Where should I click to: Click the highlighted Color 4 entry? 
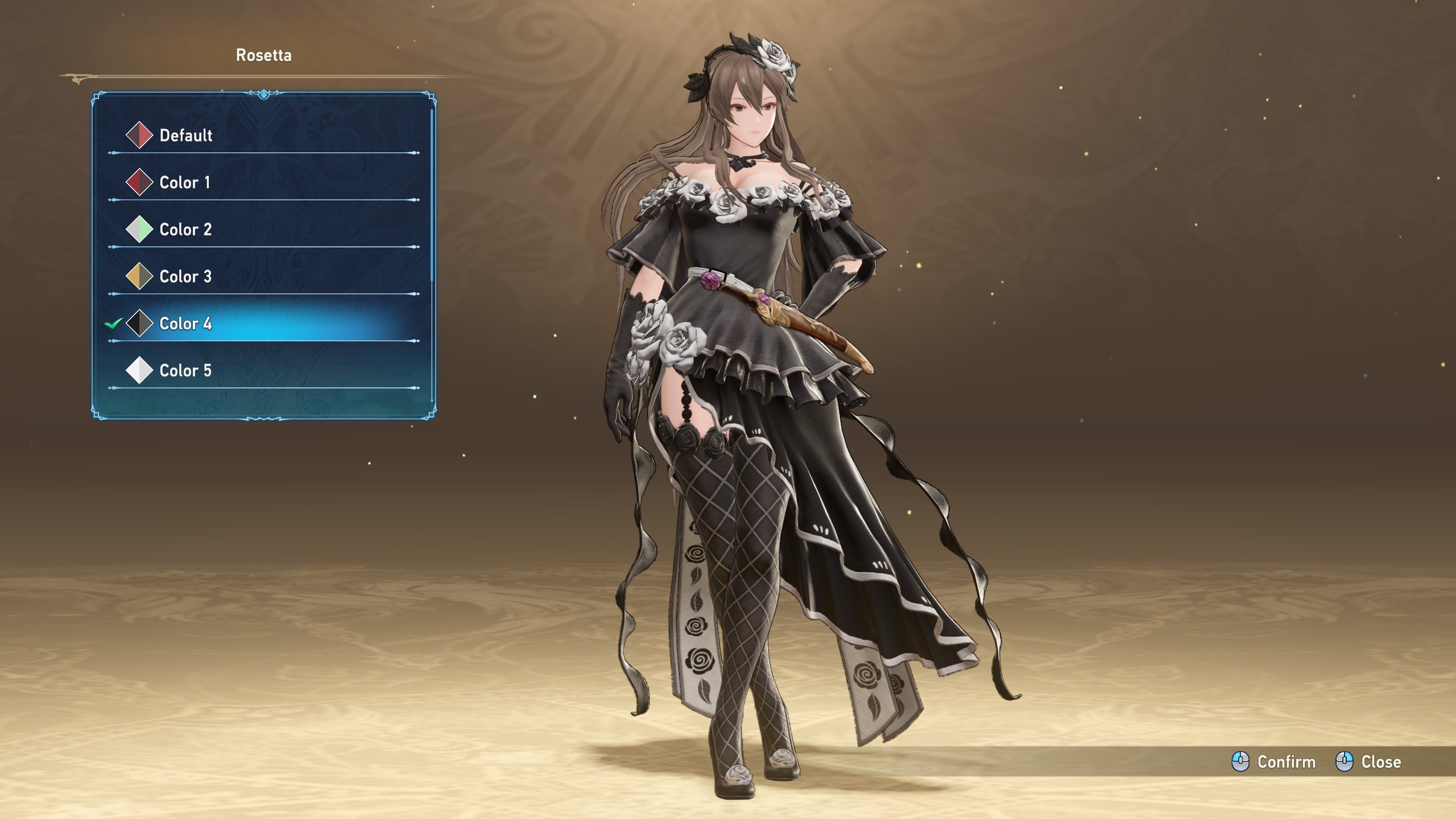pyautogui.click(x=185, y=324)
